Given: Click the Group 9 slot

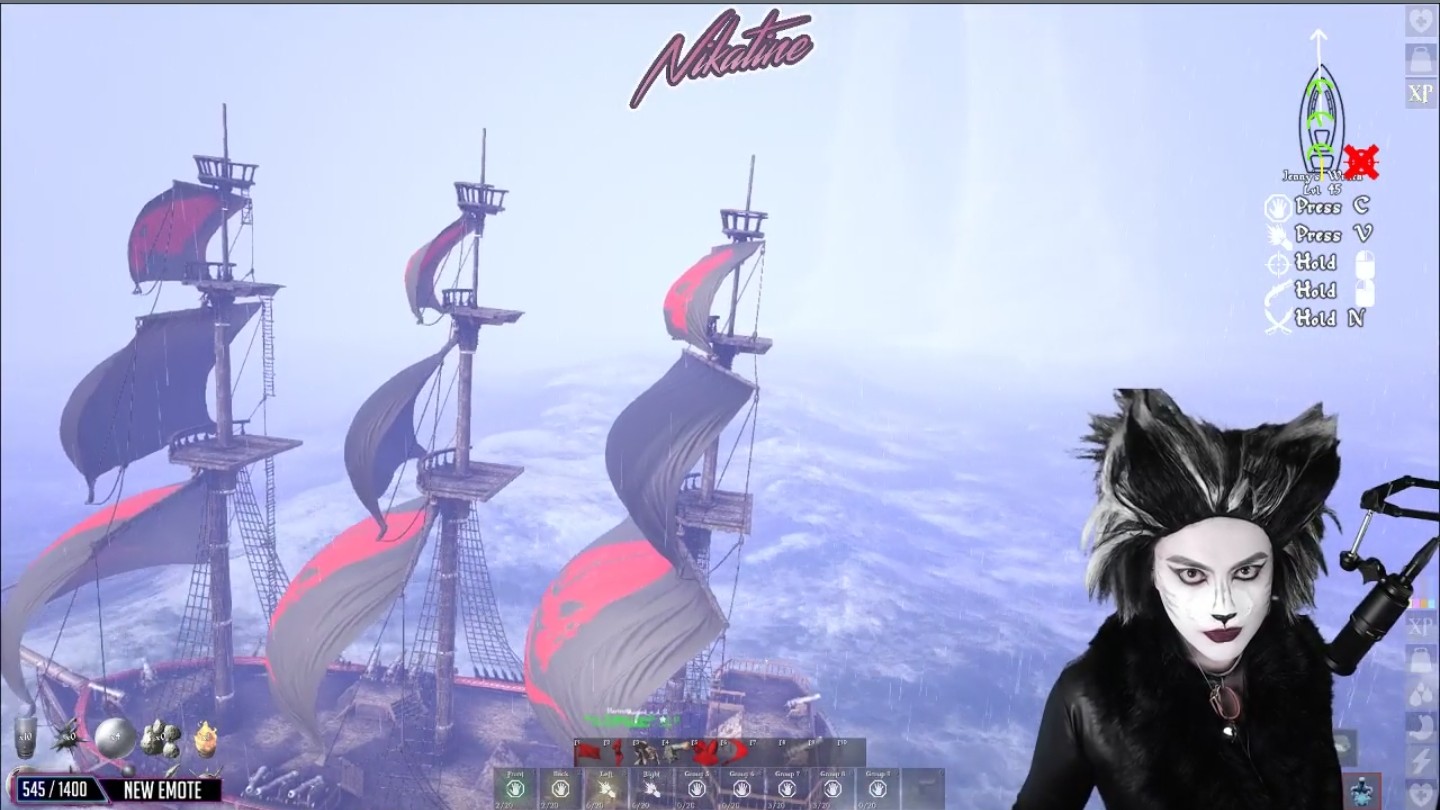Looking at the screenshot, I should click(877, 788).
